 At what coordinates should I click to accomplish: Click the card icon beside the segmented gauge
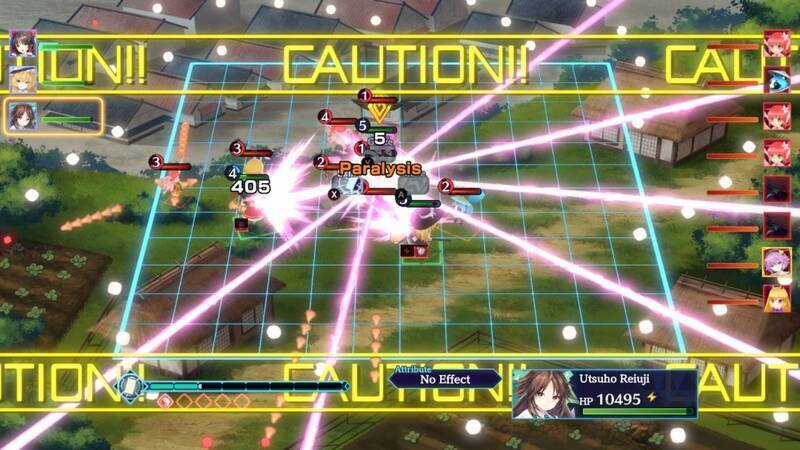click(x=128, y=386)
